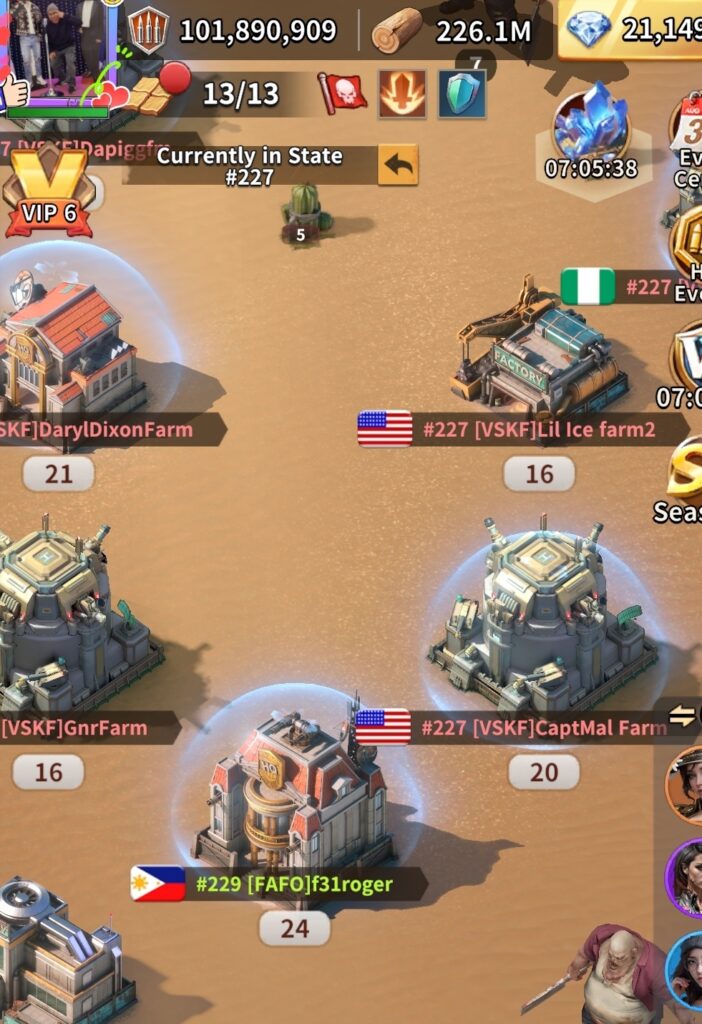Click the swap arrows toggle
Image resolution: width=702 pixels, height=1024 pixels.
684,714
